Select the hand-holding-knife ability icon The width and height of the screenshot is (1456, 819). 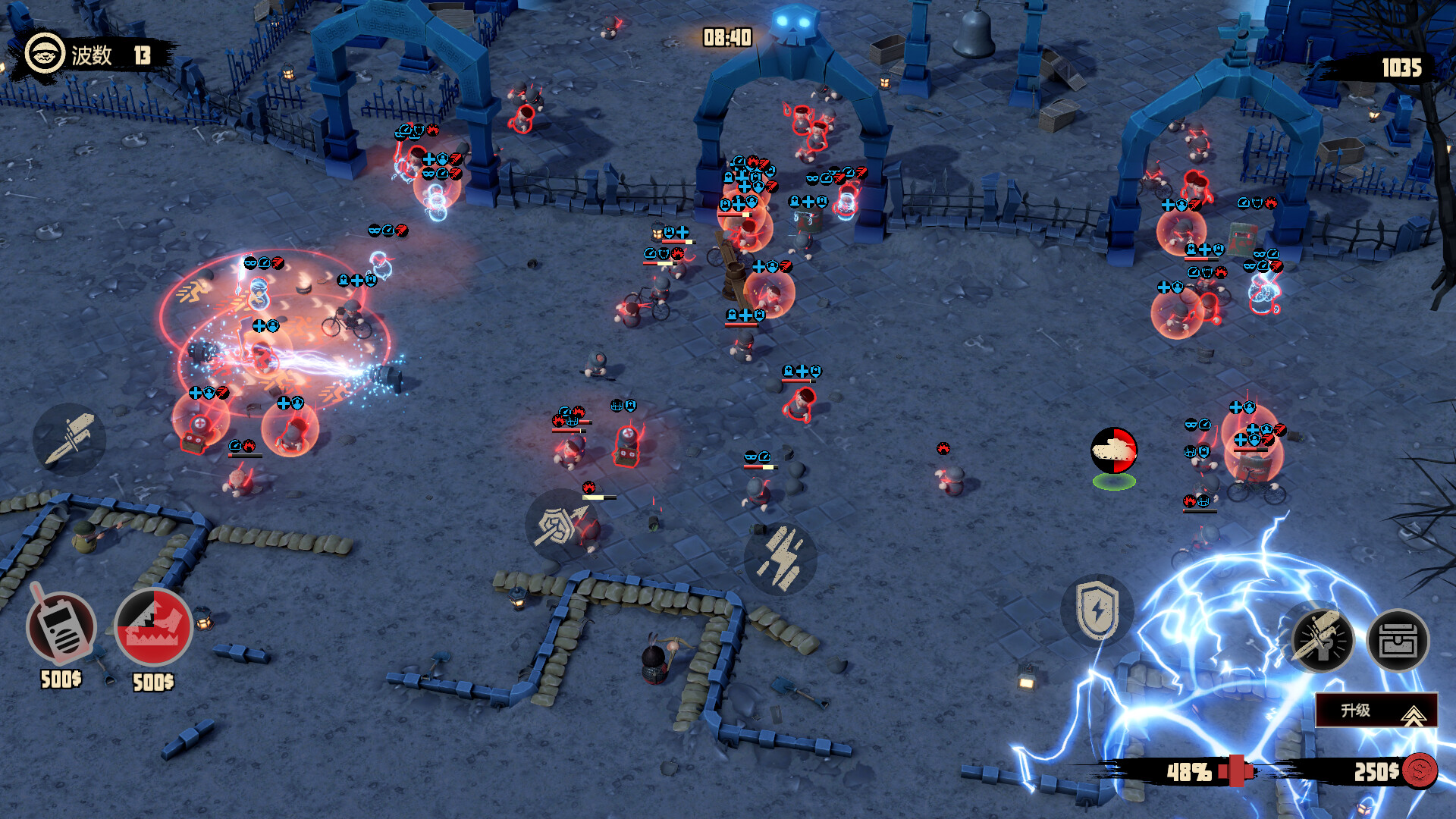coord(1323,642)
